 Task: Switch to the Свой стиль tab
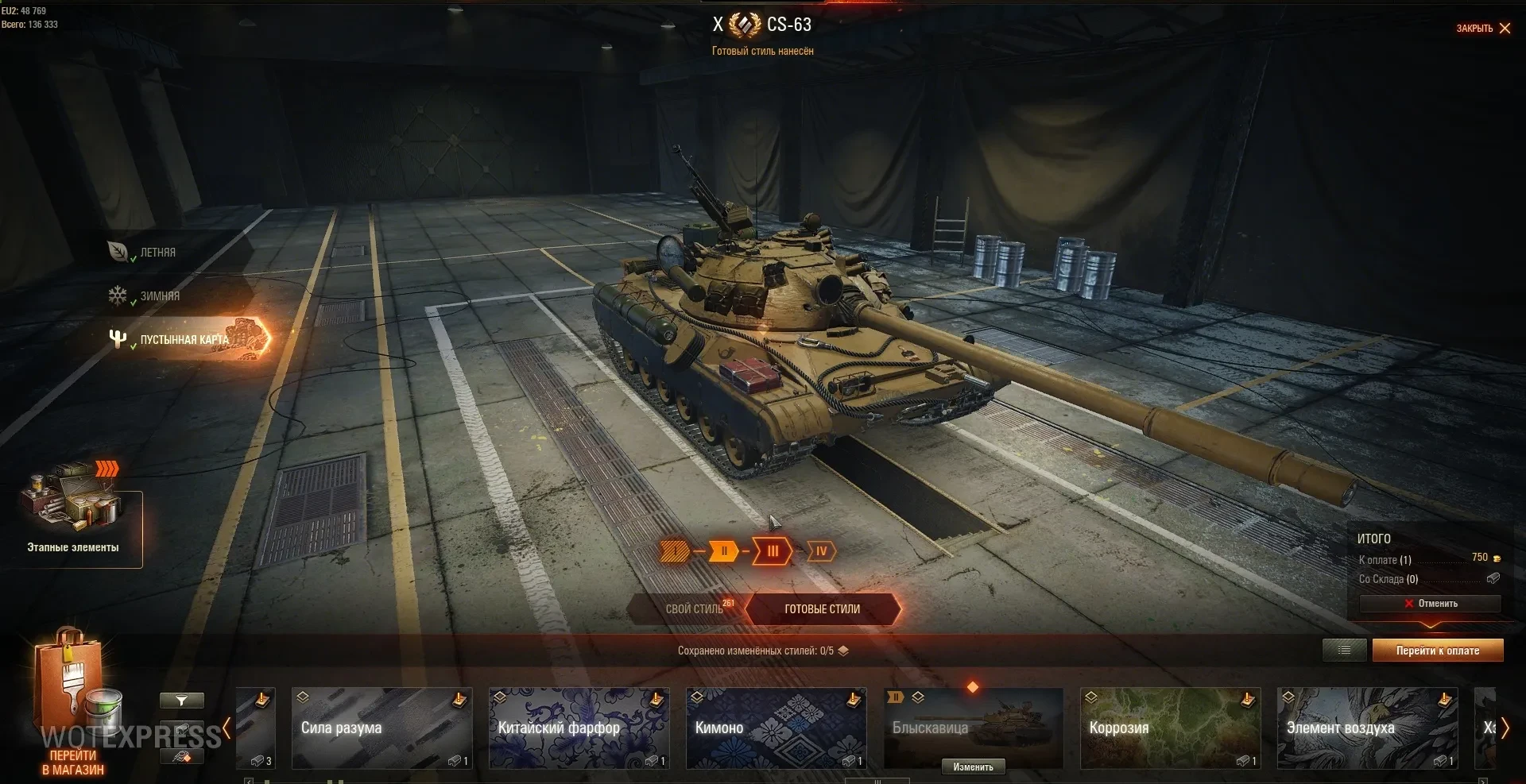point(694,609)
